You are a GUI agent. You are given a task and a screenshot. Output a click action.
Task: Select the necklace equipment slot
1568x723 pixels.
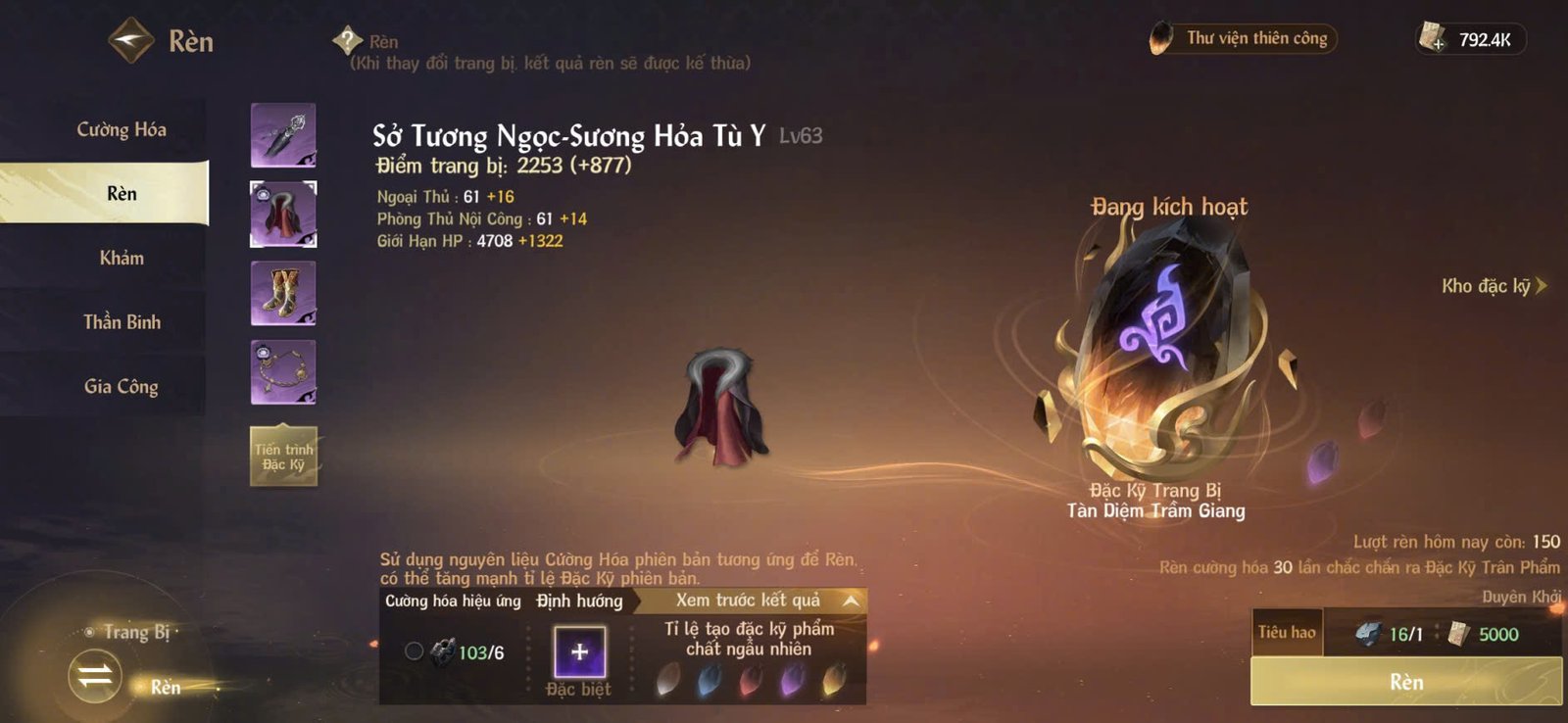282,369
